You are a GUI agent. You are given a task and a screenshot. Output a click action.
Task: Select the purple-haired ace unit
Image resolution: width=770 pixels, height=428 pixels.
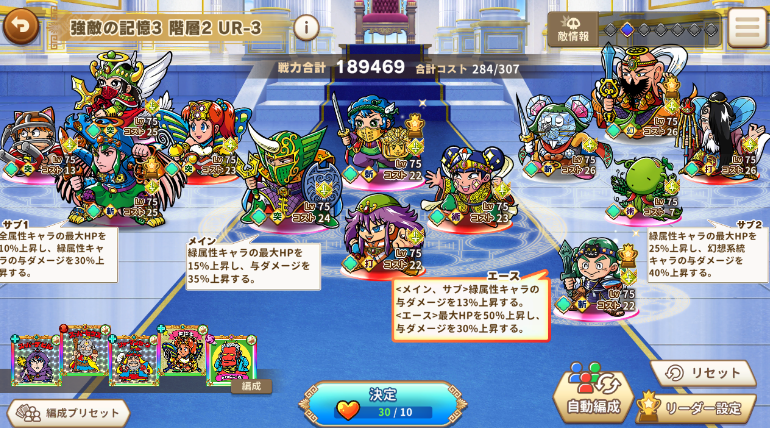(381, 237)
